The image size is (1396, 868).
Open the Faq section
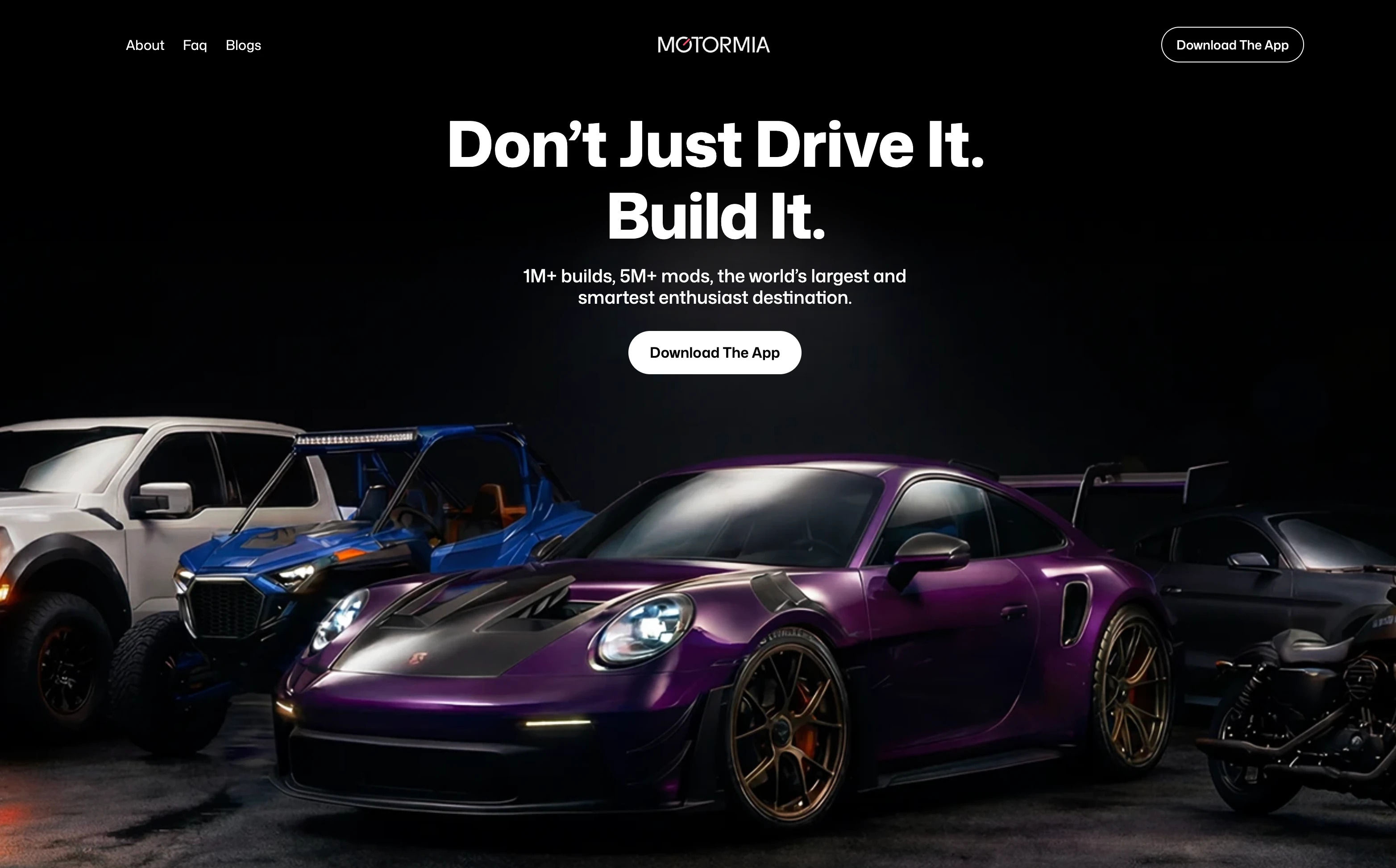pyautogui.click(x=195, y=45)
